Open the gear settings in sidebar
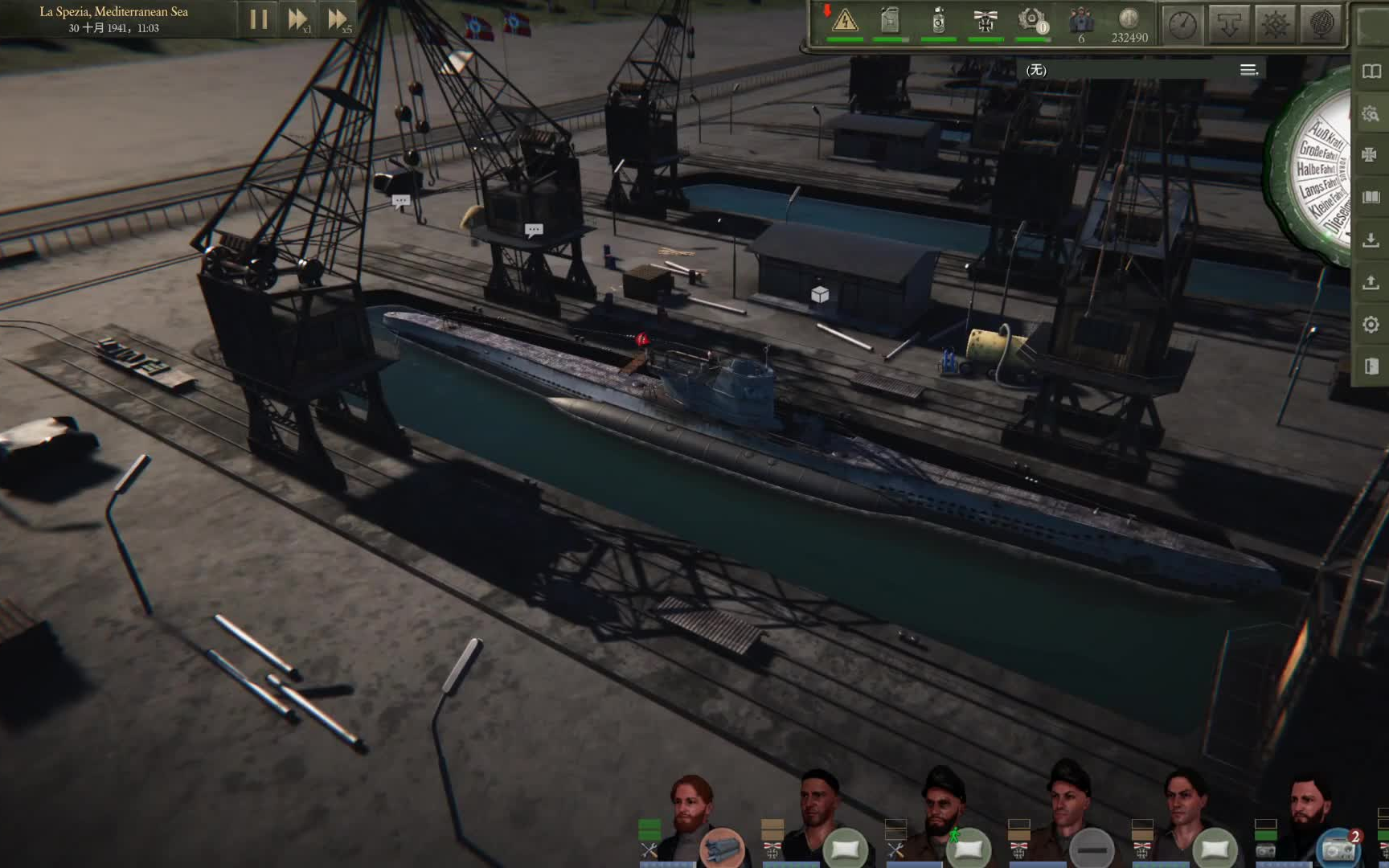 1371,325
